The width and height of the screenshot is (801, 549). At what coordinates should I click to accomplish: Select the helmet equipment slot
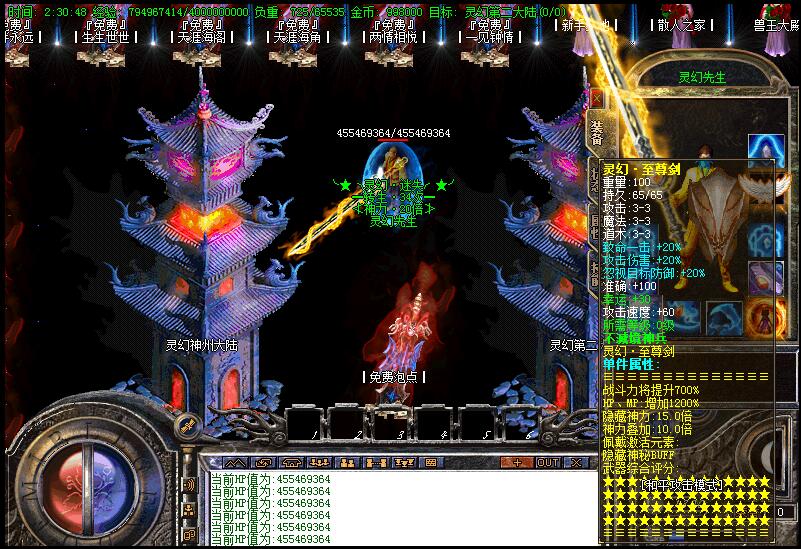766,151
